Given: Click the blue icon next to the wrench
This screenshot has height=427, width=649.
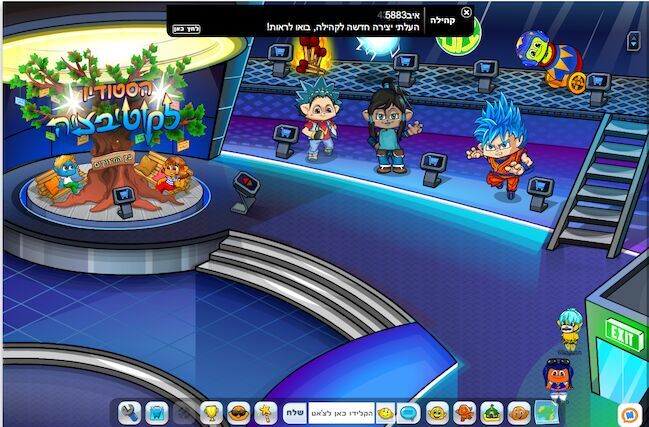Looking at the screenshot, I should (x=157, y=412).
